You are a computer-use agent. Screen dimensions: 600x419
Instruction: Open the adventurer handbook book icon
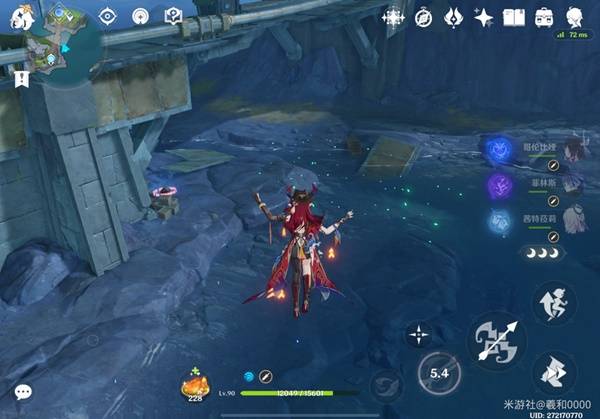pyautogui.click(x=514, y=17)
